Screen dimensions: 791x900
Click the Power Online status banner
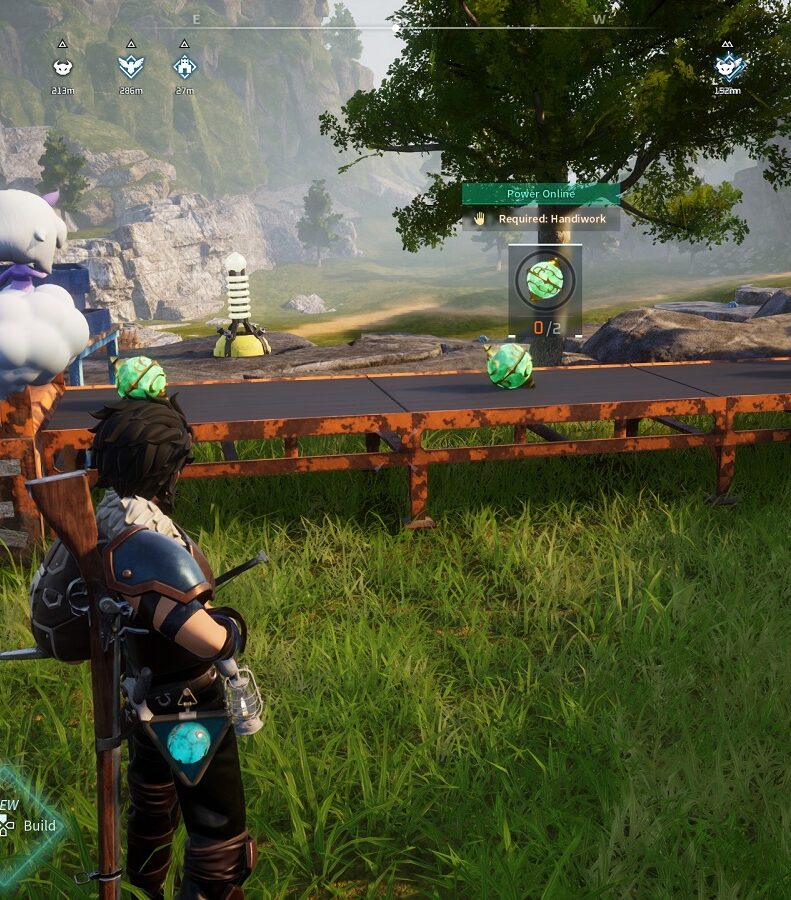[541, 194]
